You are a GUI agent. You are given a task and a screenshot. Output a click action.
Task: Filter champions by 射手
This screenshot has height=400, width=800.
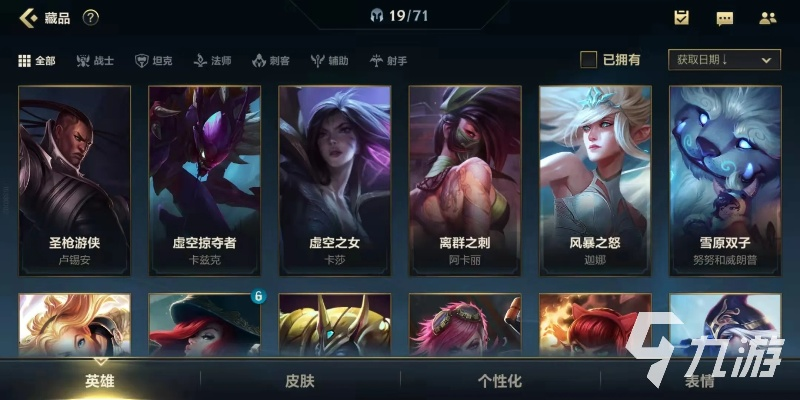tap(388, 61)
